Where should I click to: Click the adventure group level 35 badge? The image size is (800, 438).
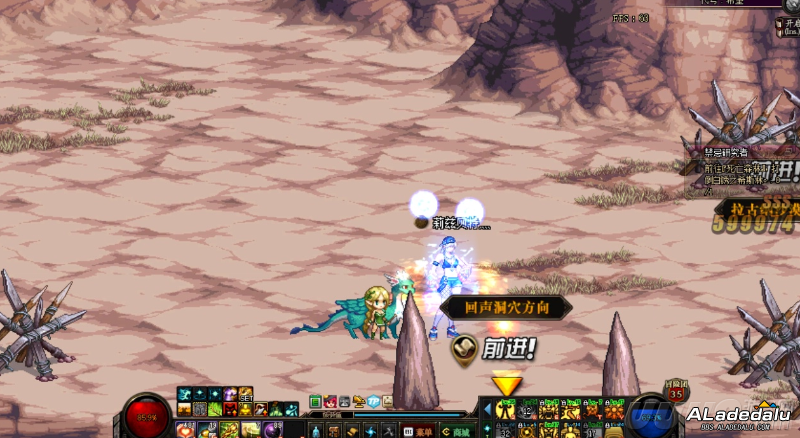pos(676,395)
